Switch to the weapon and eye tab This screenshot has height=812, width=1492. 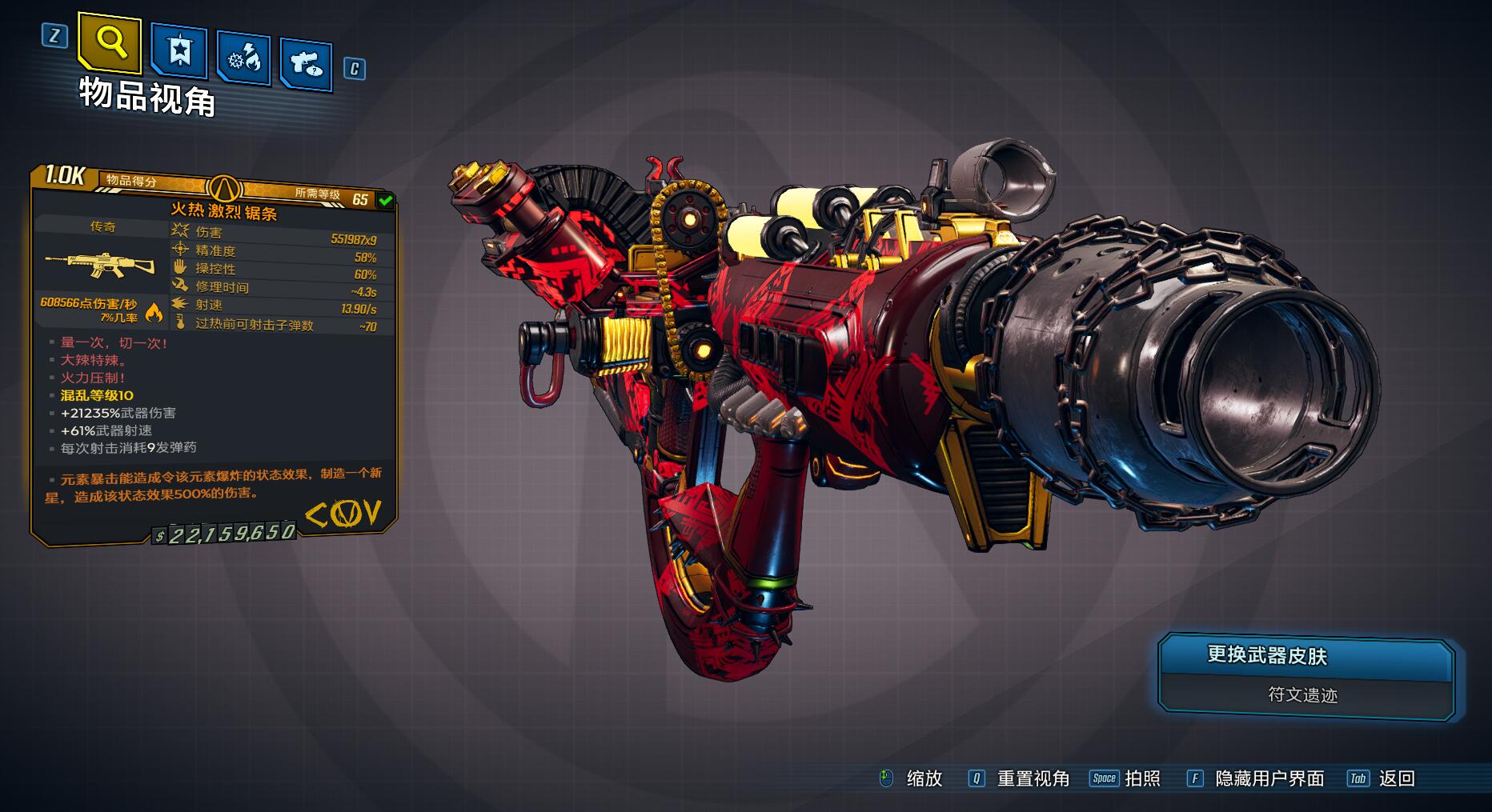(x=306, y=63)
